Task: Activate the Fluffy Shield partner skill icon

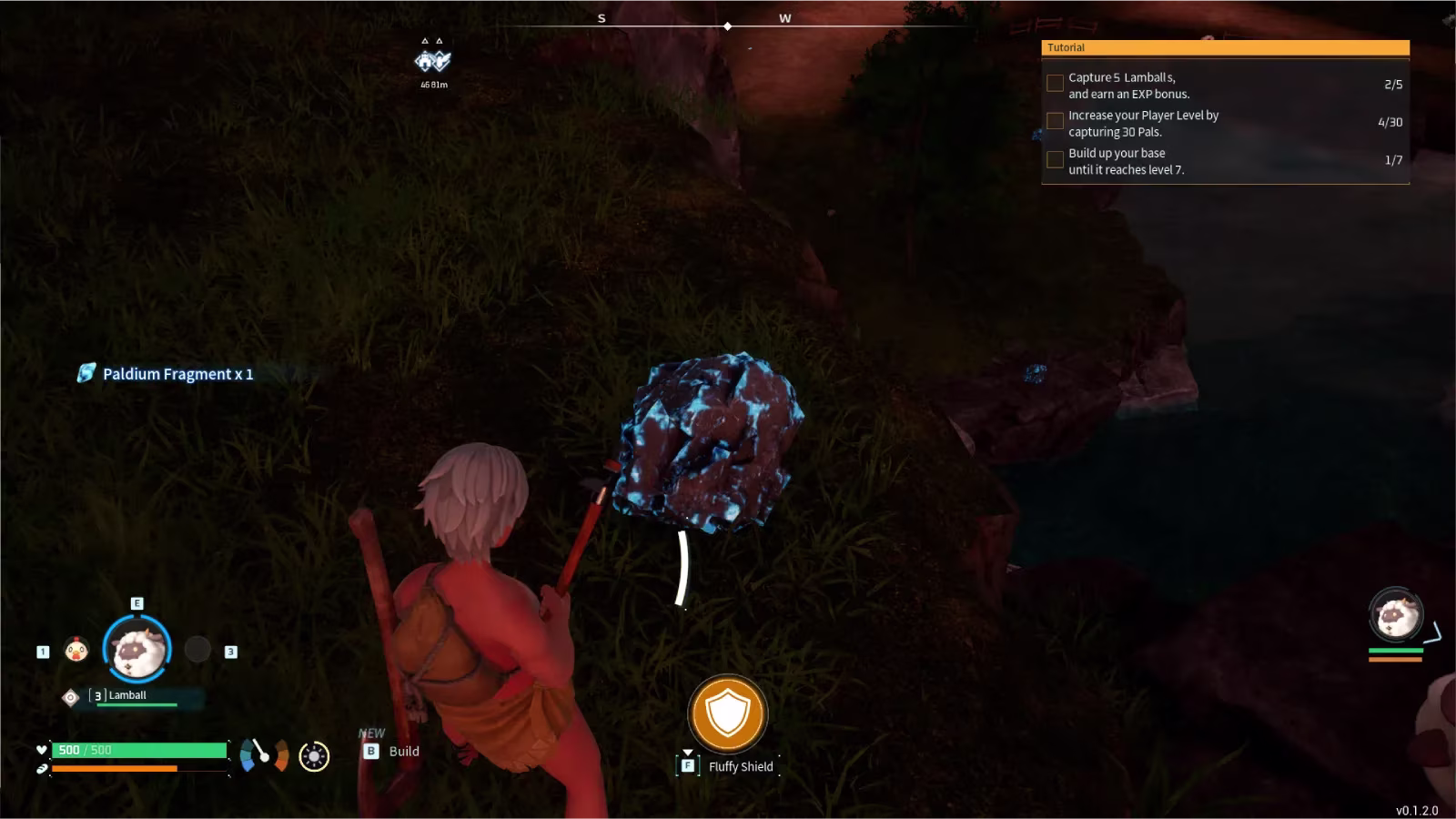Action: pyautogui.click(x=727, y=713)
